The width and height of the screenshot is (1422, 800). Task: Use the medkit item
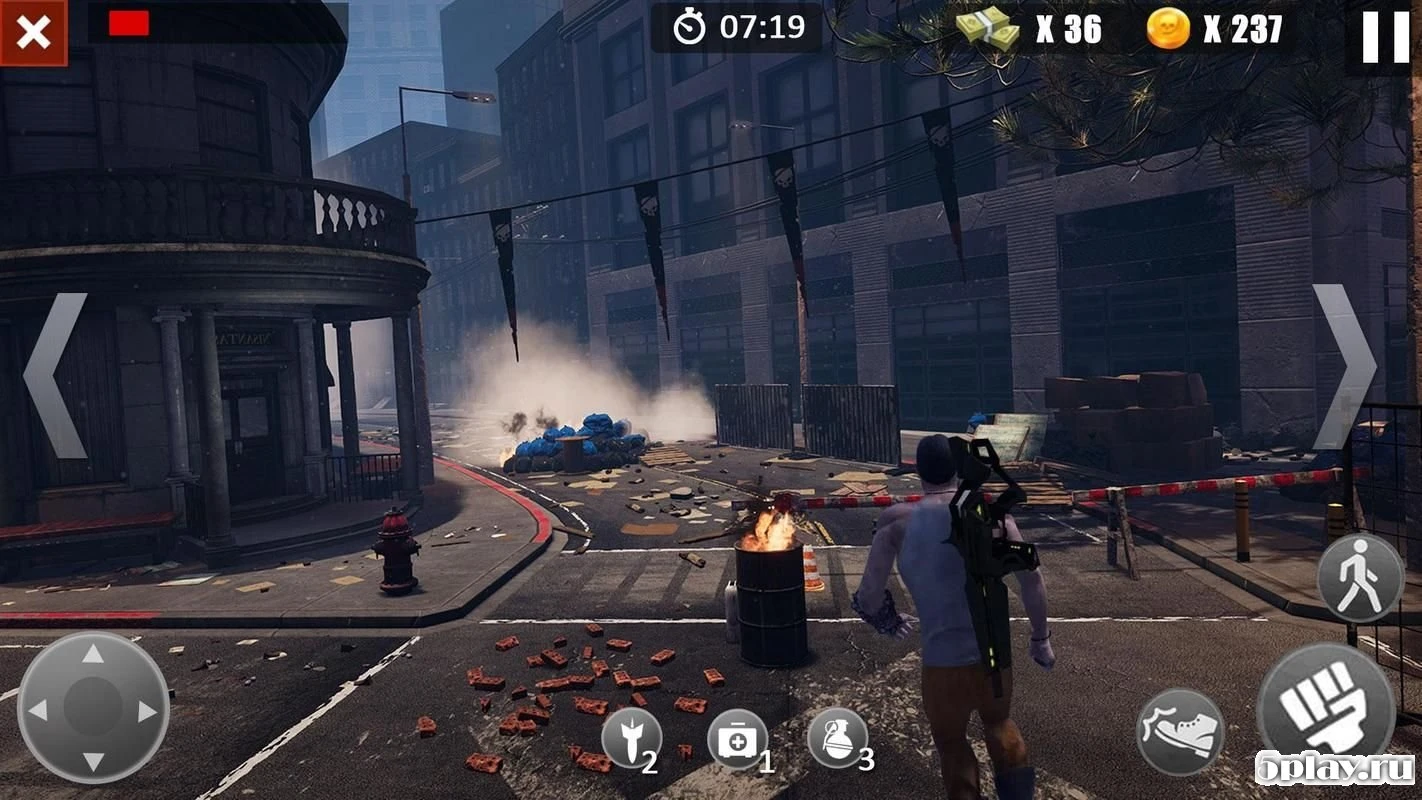click(737, 740)
